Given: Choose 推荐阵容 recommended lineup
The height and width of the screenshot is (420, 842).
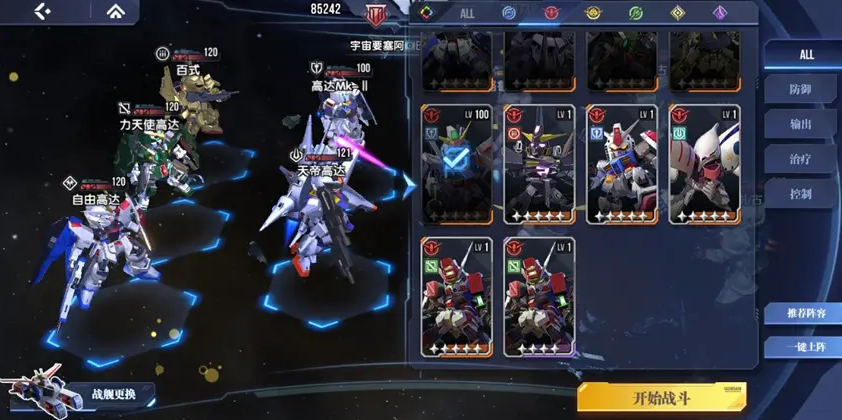Looking at the screenshot, I should pos(802,313).
